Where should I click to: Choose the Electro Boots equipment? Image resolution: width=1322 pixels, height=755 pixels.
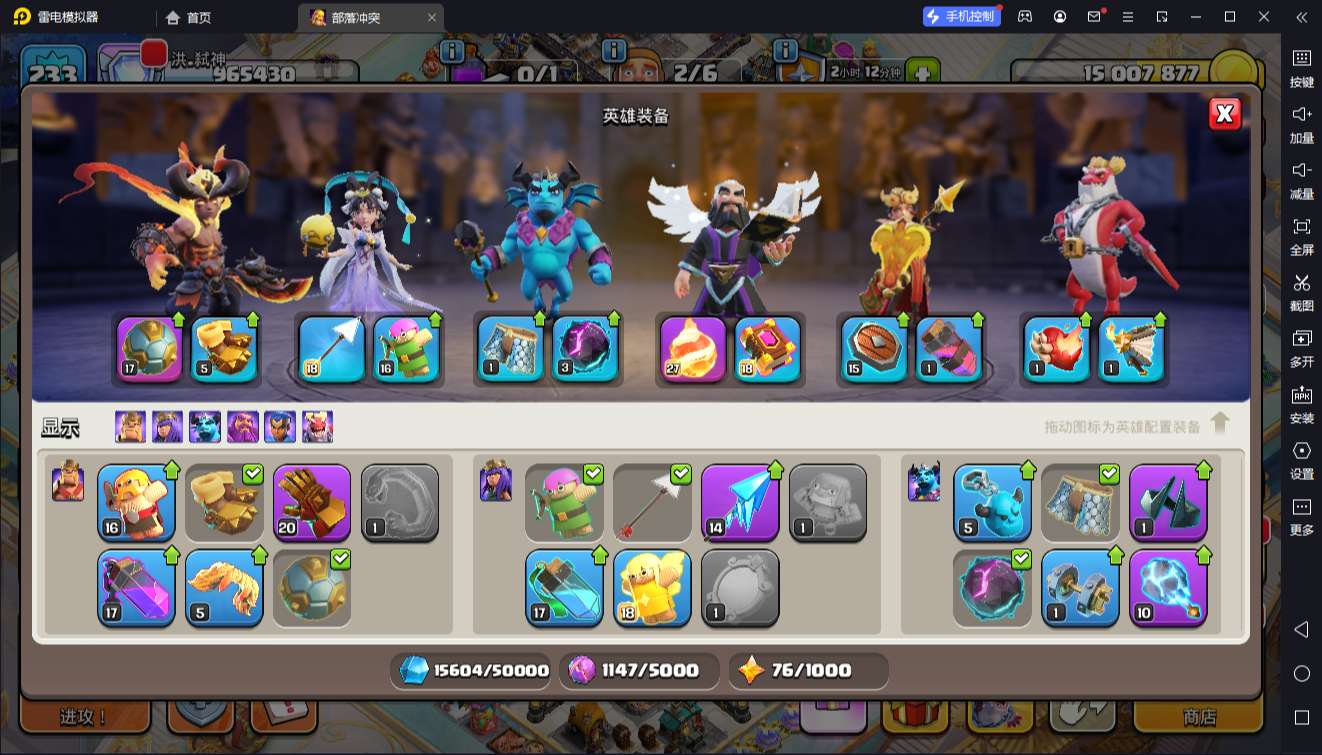[x=1080, y=589]
